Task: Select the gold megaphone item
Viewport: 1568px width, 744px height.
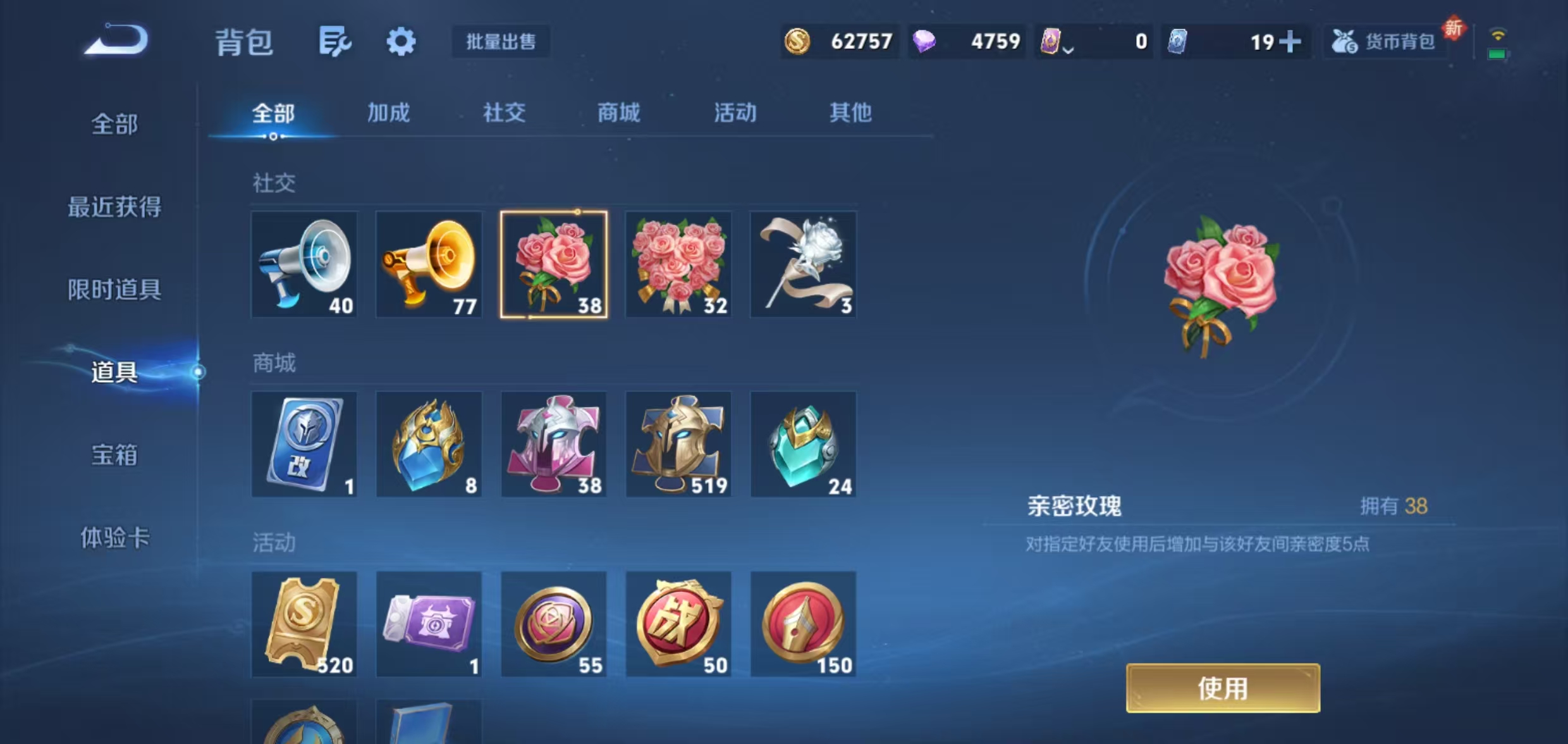Action: (x=429, y=264)
